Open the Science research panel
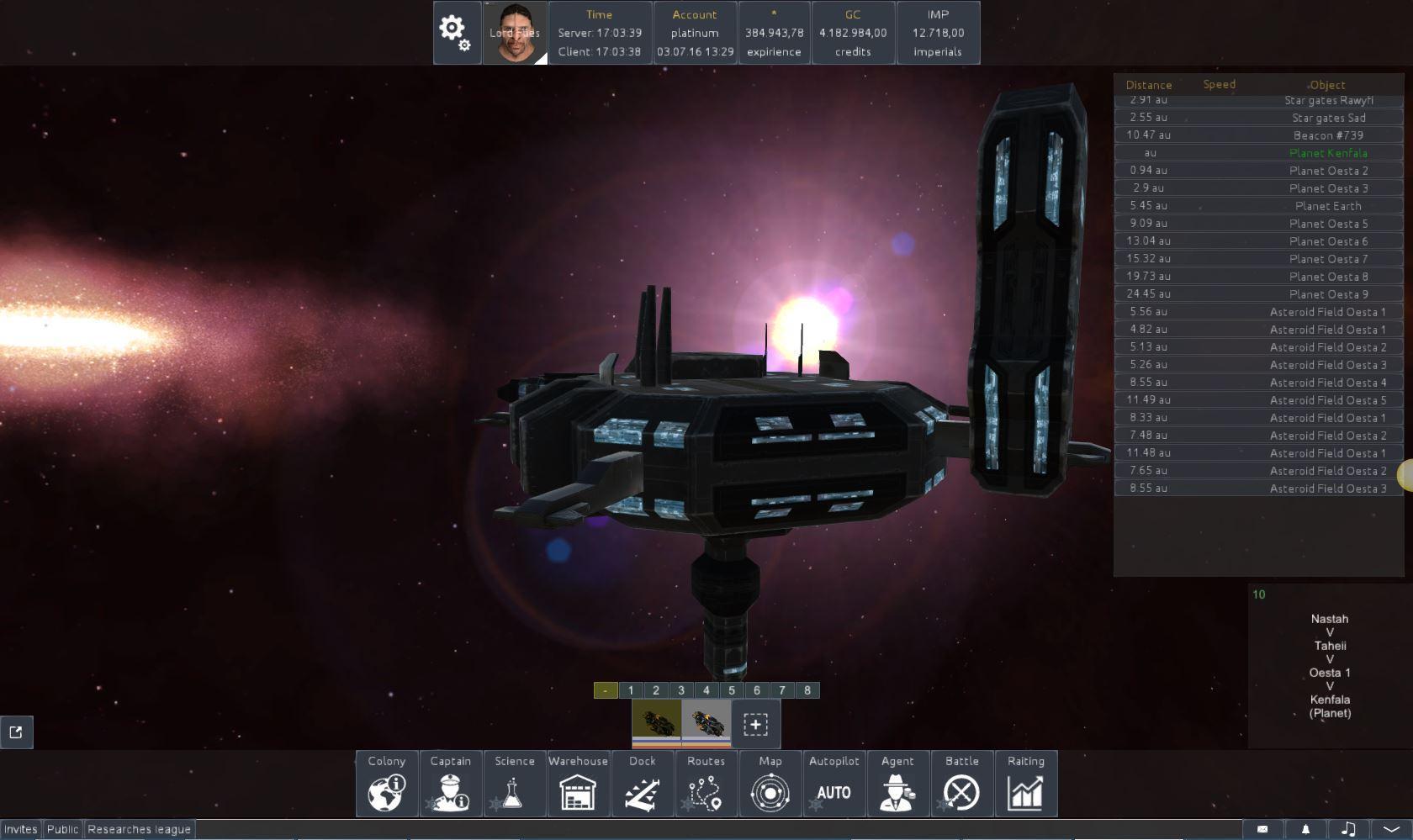 514,784
